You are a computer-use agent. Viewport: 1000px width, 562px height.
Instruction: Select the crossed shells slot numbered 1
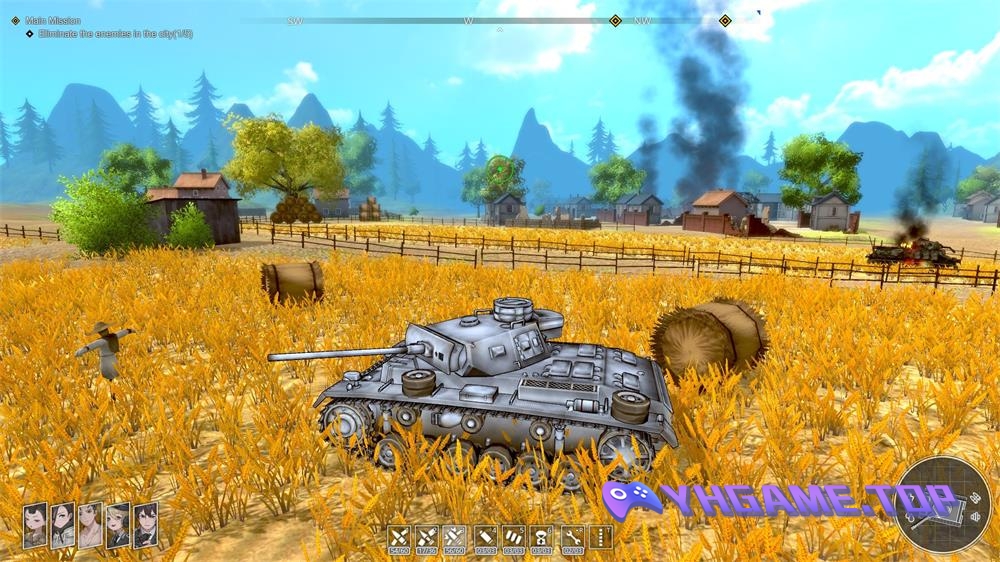pyautogui.click(x=399, y=537)
